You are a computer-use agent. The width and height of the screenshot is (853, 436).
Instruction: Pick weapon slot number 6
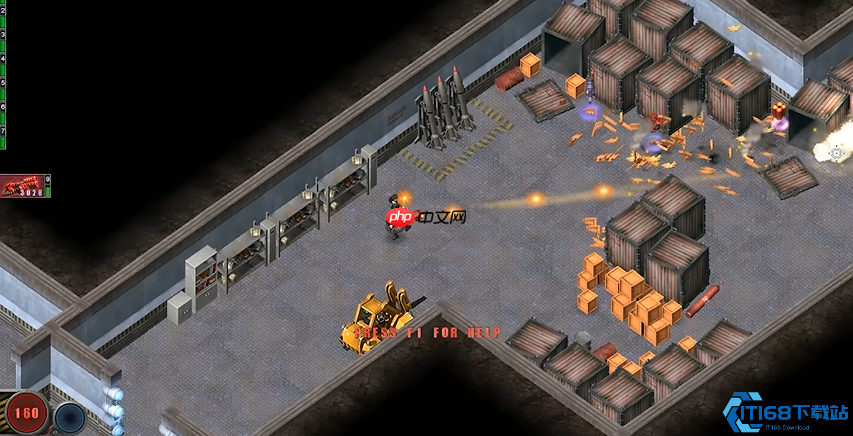coord(3,106)
